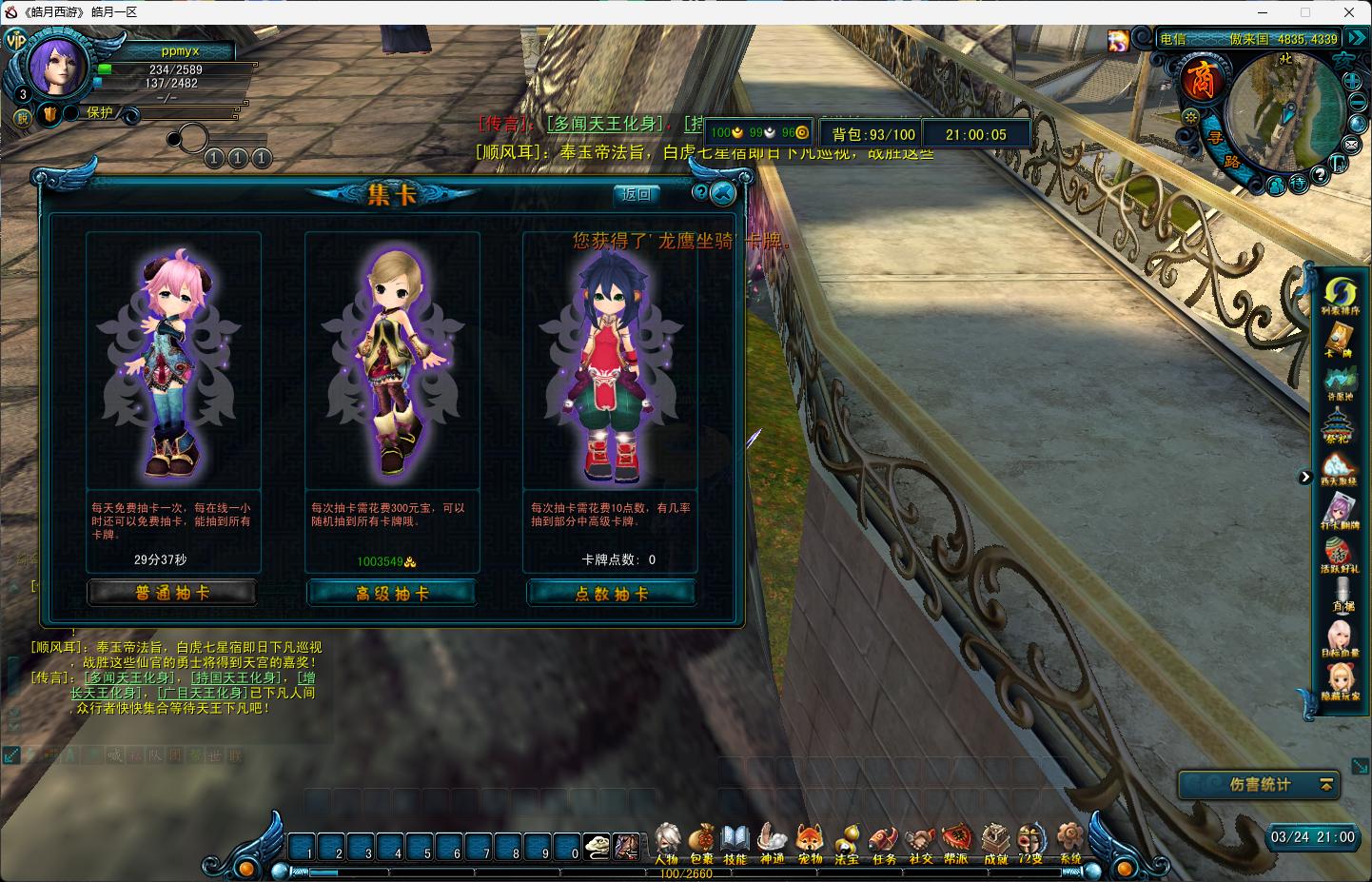This screenshot has height=882, width=1372.
Task: Open the 包裹 bag inventory
Action: (x=702, y=843)
